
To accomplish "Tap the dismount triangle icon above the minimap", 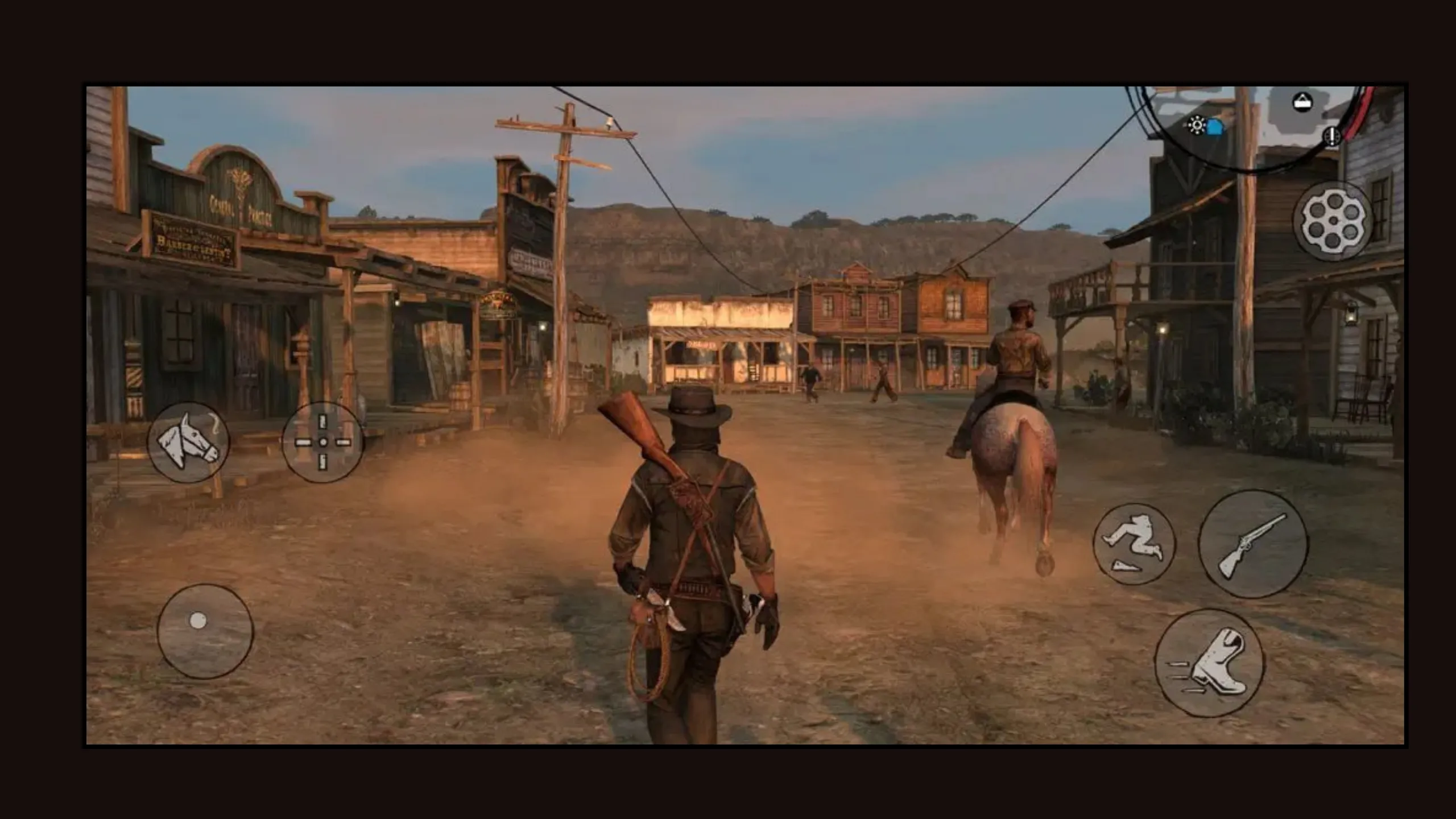I will click(x=1304, y=102).
